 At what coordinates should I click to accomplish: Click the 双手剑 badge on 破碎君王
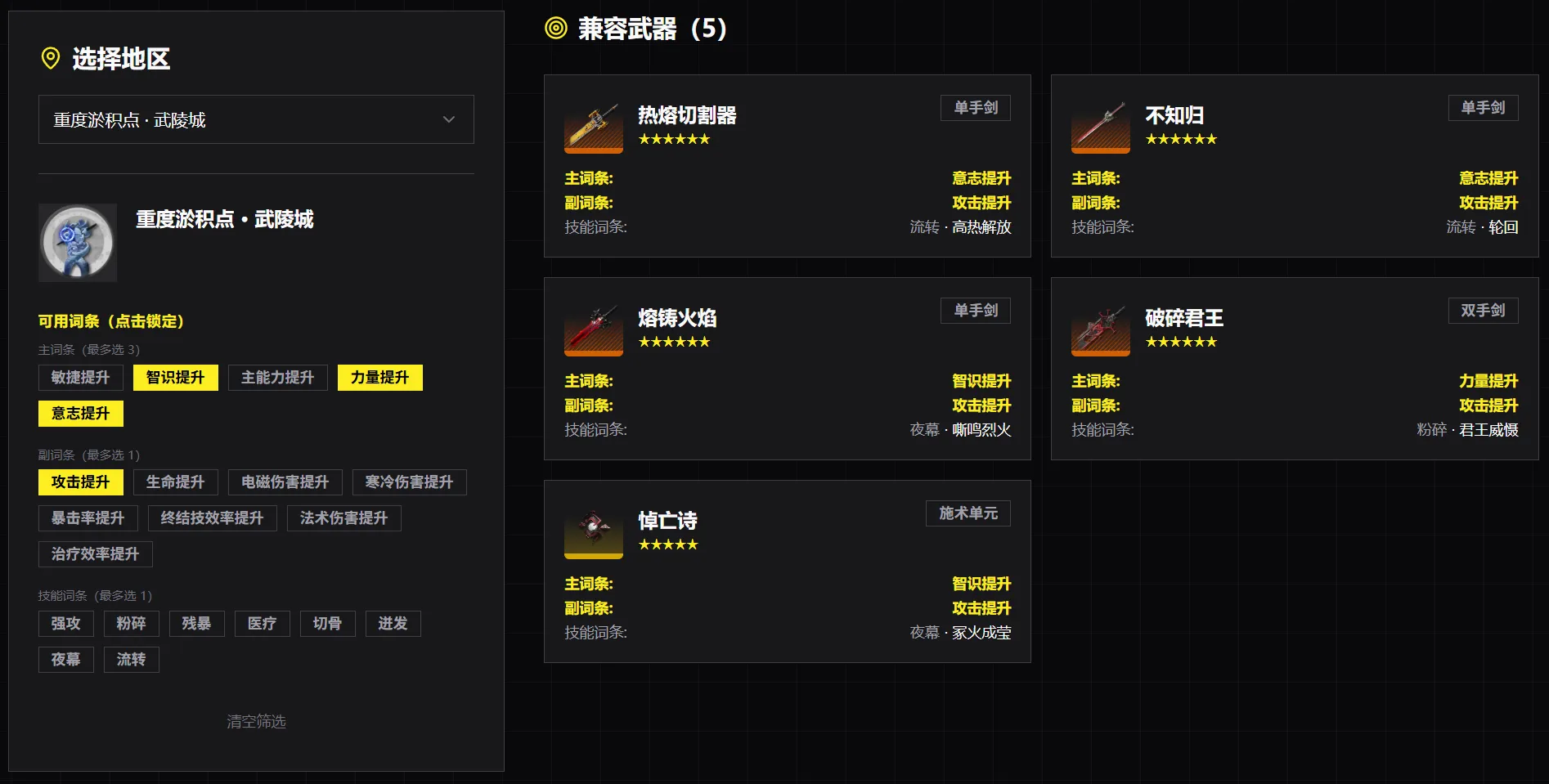pos(1483,310)
